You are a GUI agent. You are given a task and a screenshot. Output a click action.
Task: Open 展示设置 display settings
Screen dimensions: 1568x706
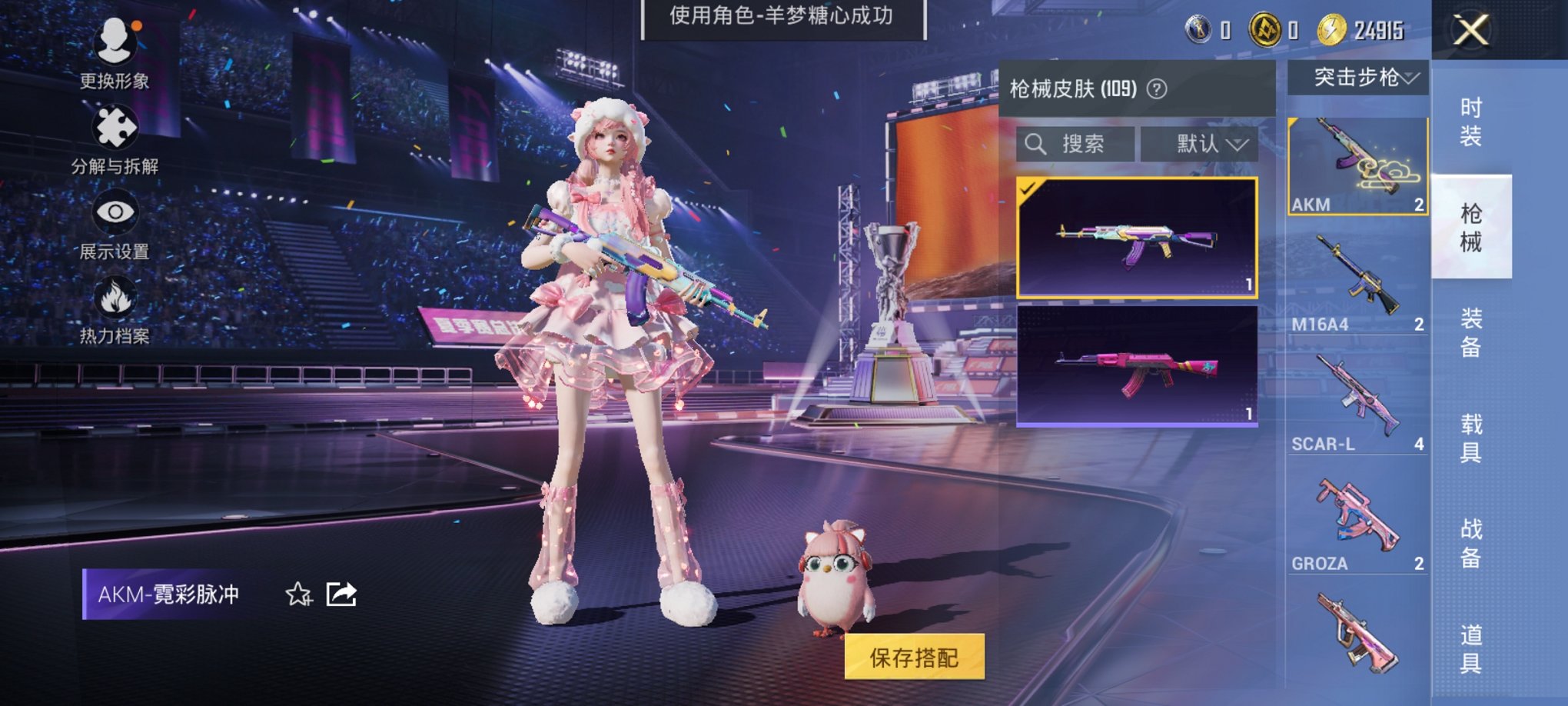pos(114,213)
